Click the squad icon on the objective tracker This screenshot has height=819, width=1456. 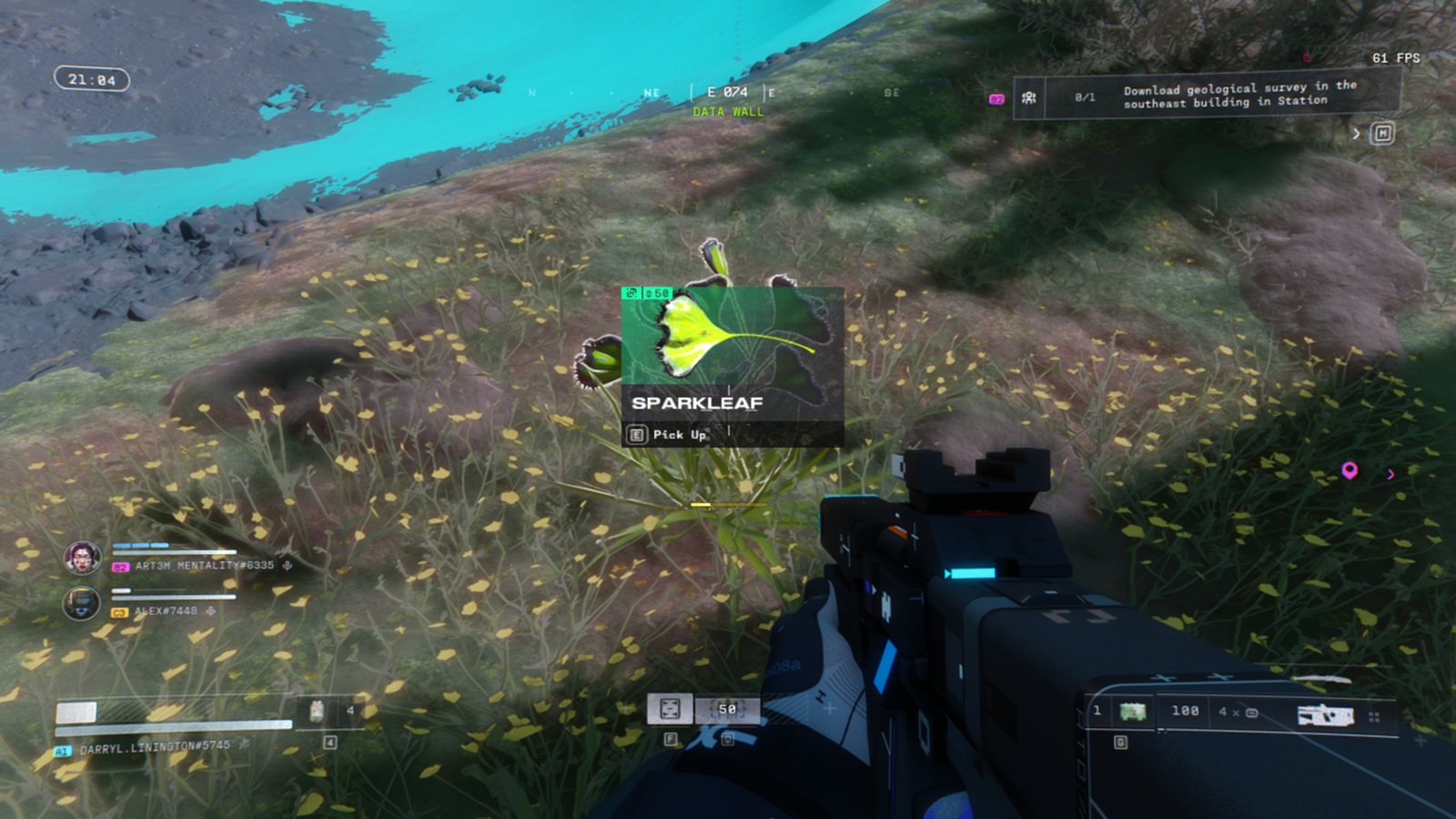click(1029, 97)
